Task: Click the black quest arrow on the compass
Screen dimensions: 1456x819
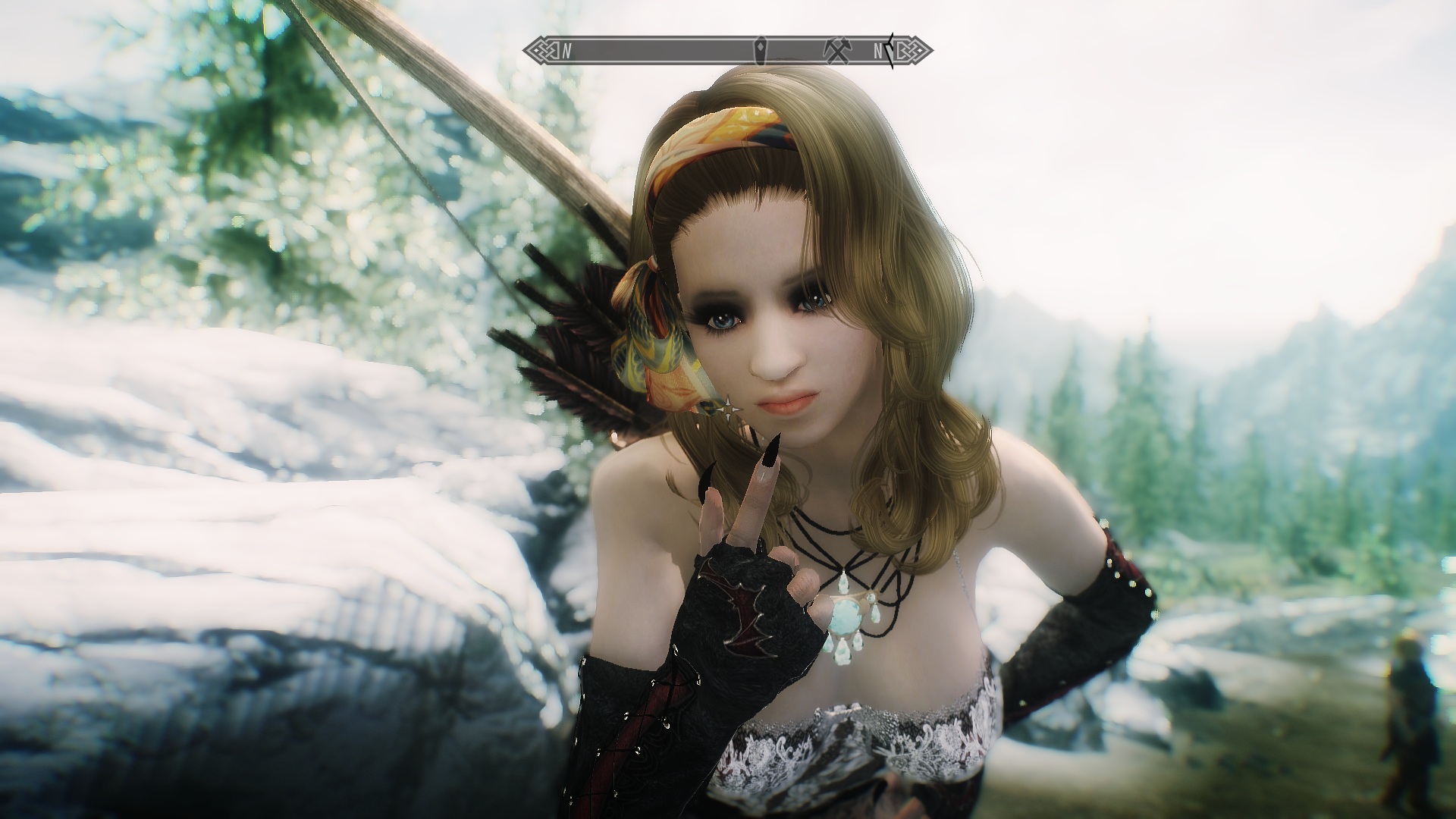Action: click(x=890, y=51)
